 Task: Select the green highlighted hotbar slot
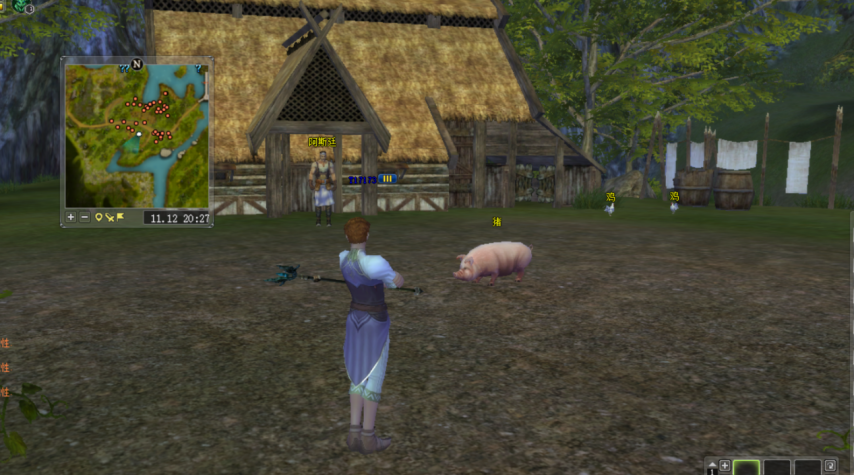pos(746,467)
